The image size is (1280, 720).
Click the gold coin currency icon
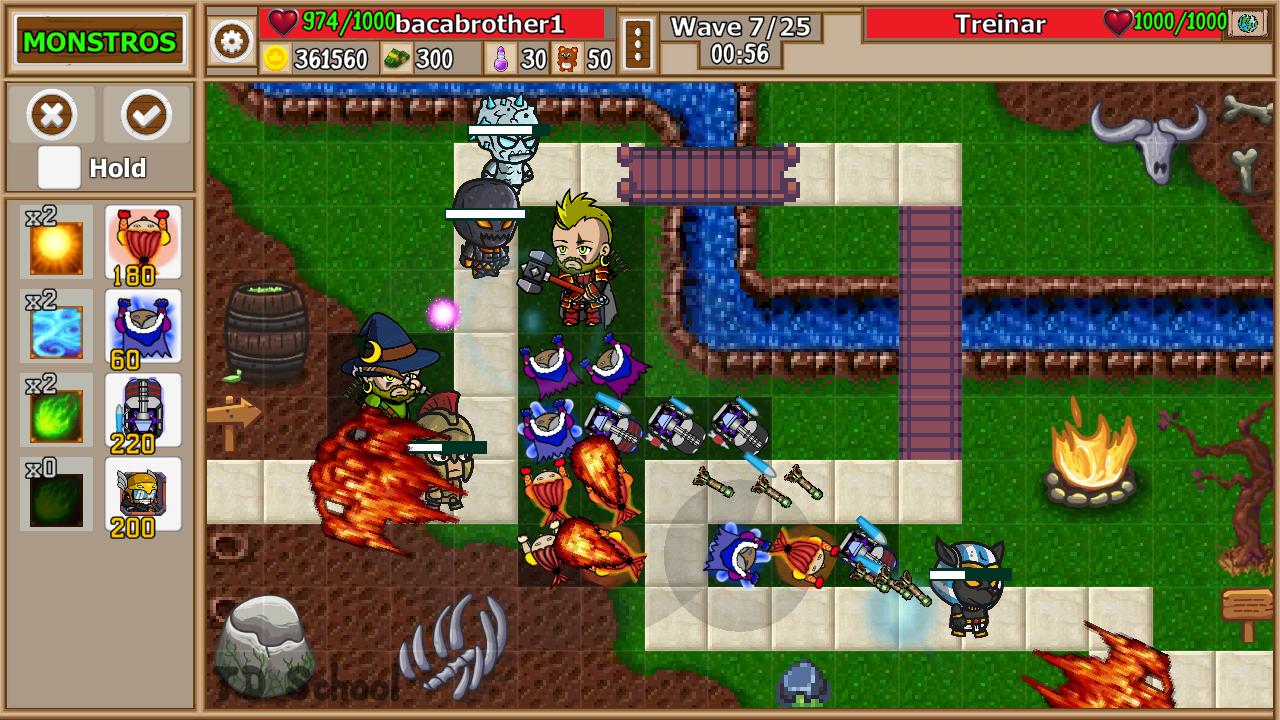(x=268, y=57)
